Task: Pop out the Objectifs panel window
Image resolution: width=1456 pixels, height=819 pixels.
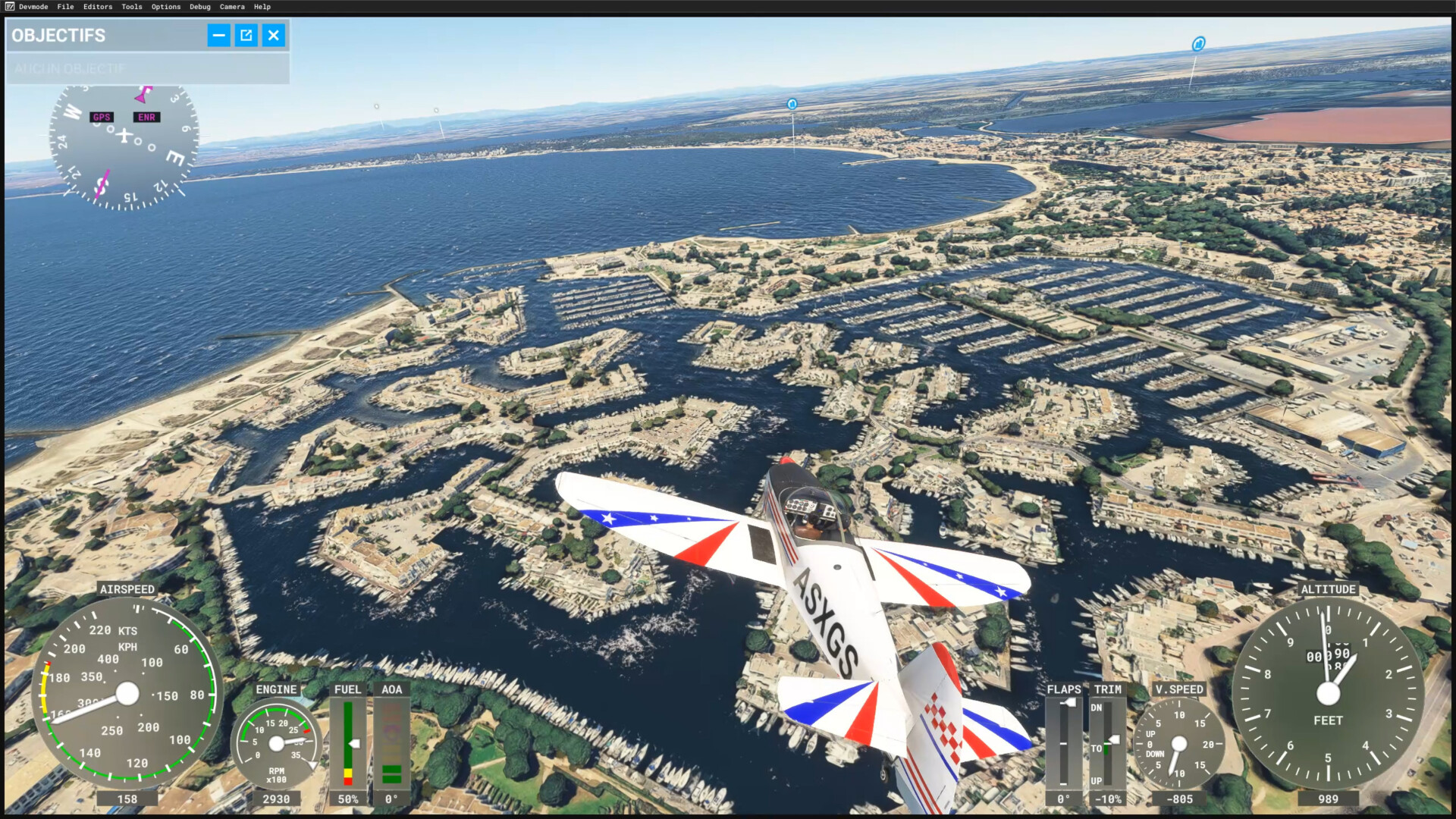Action: [x=246, y=35]
